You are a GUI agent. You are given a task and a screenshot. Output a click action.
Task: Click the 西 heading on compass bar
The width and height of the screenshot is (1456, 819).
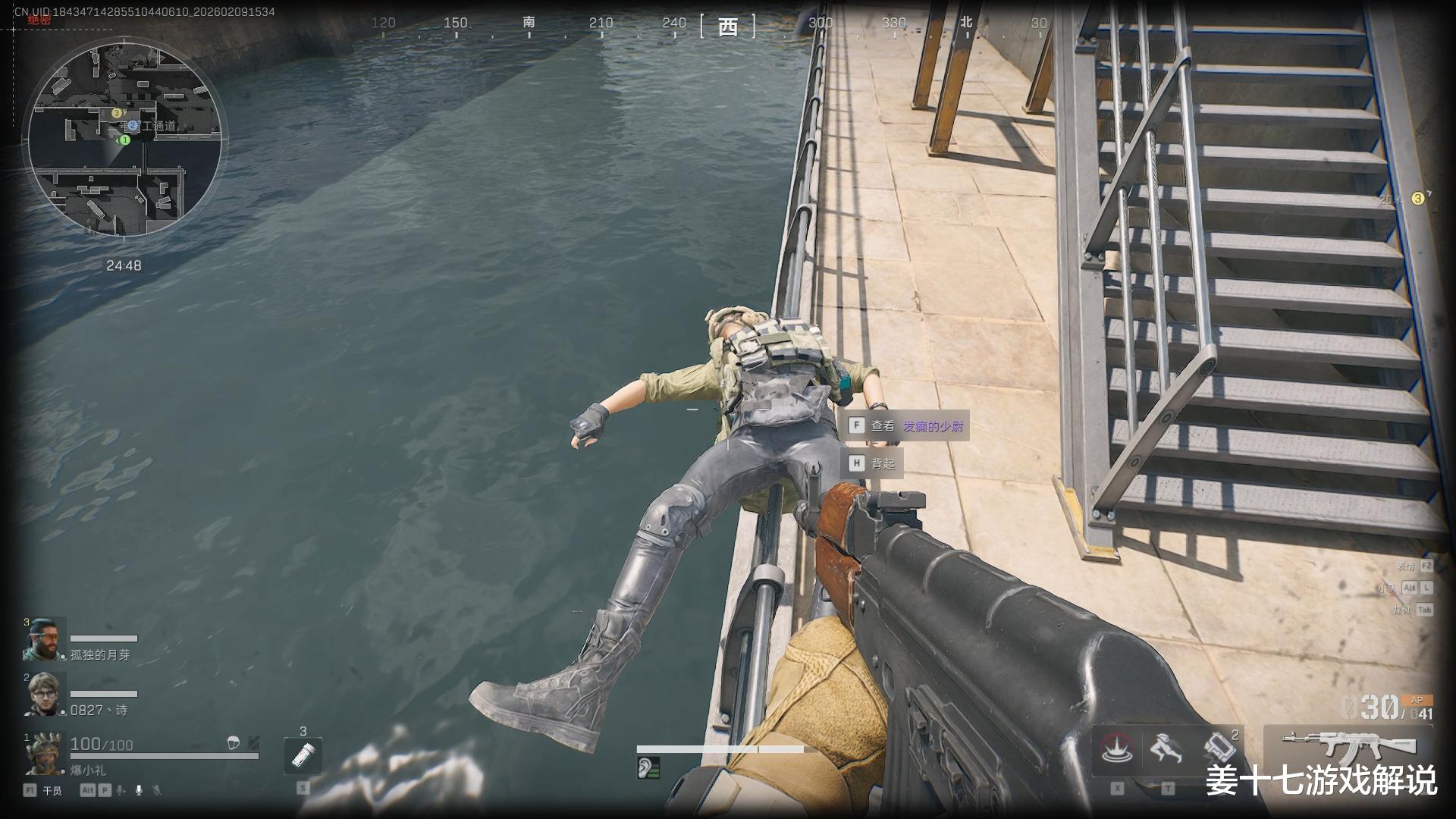point(727,27)
